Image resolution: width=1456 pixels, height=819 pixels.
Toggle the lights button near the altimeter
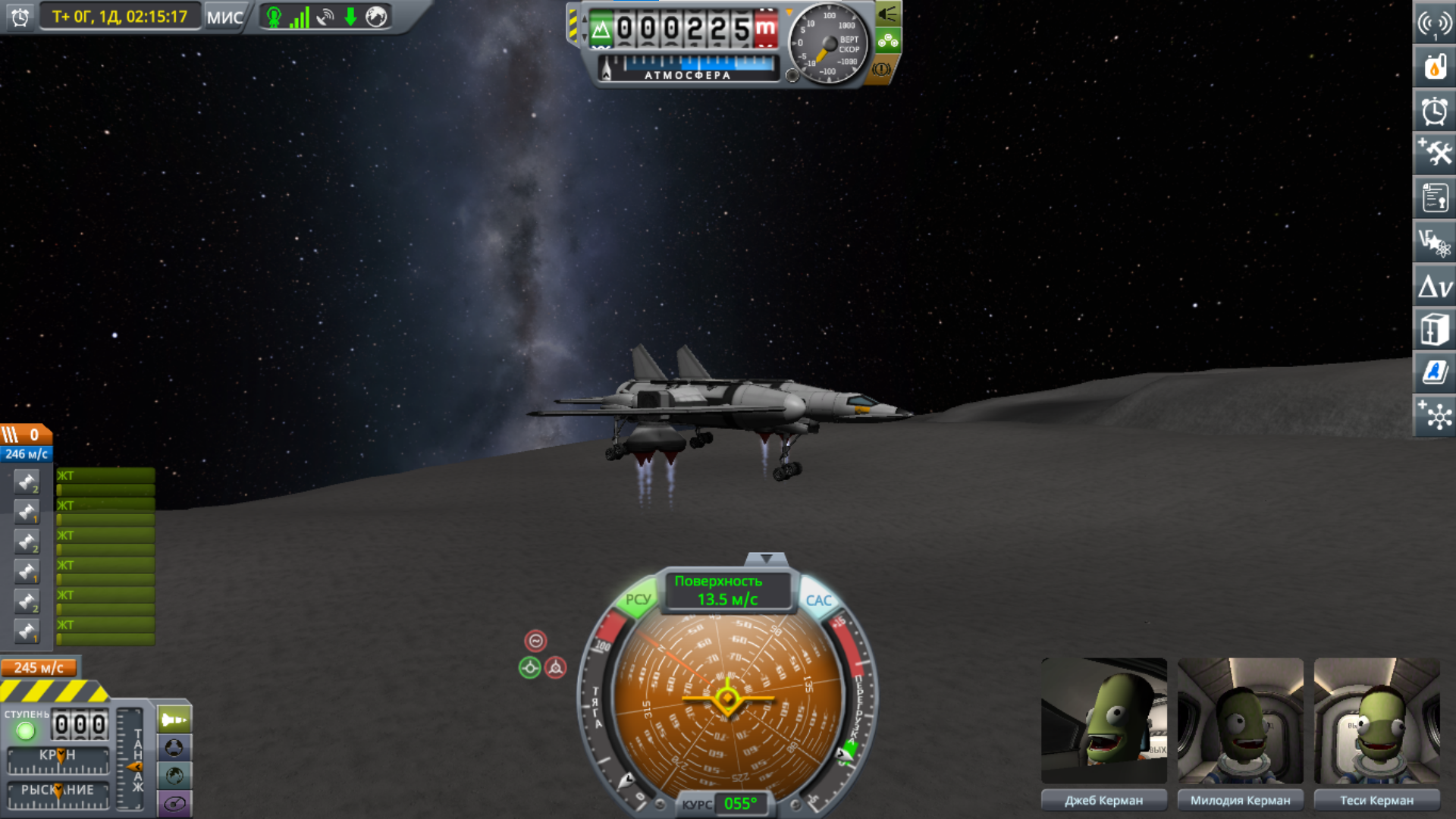pyautogui.click(x=888, y=14)
